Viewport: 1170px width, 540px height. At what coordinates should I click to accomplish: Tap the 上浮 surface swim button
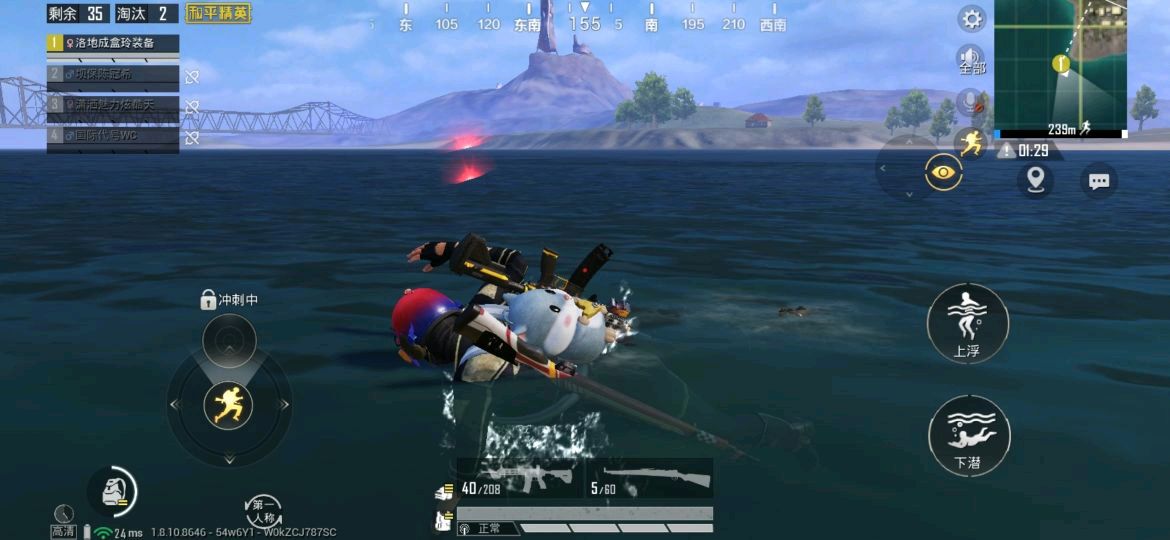(967, 322)
